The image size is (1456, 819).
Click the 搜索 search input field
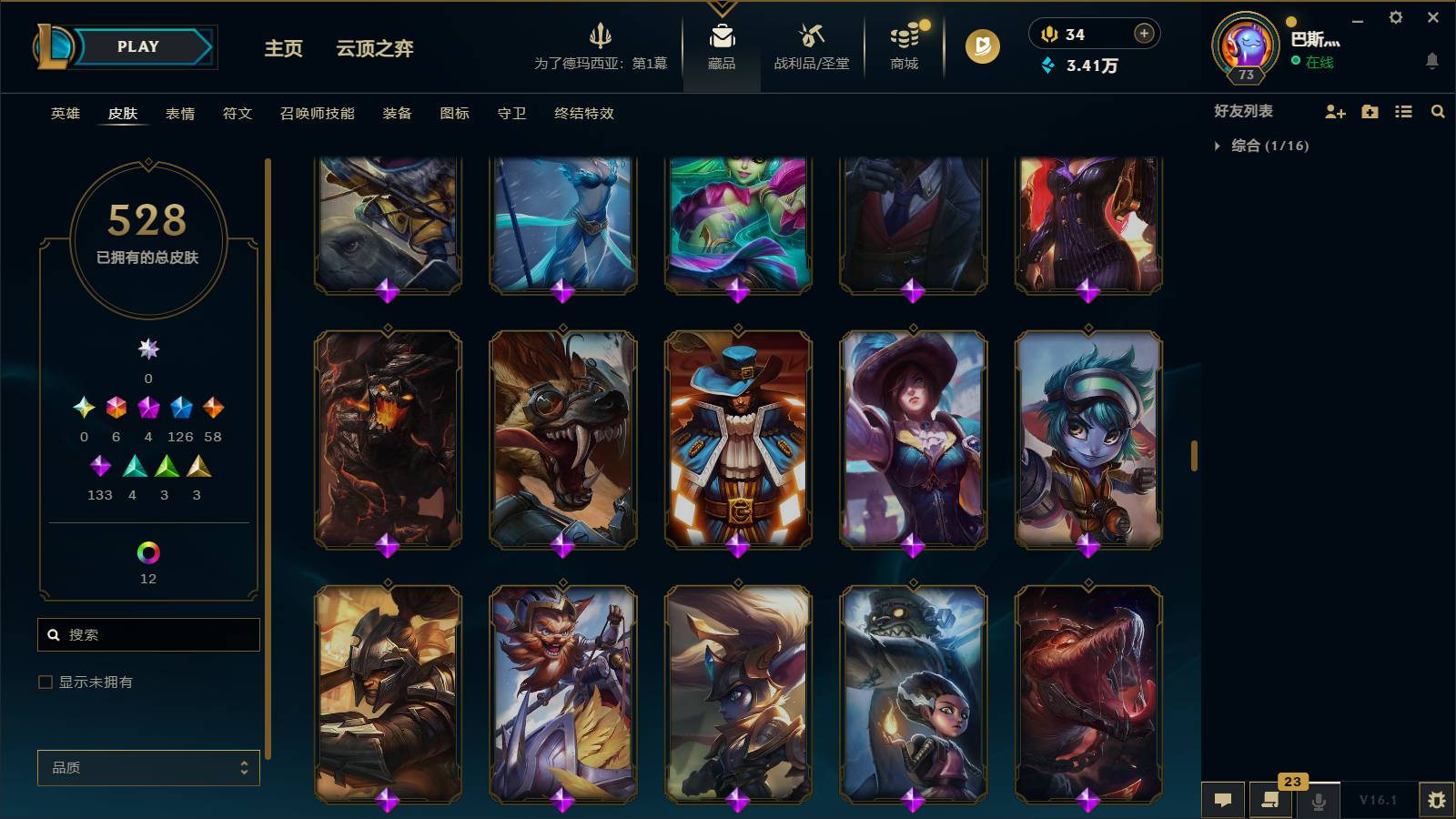(148, 634)
